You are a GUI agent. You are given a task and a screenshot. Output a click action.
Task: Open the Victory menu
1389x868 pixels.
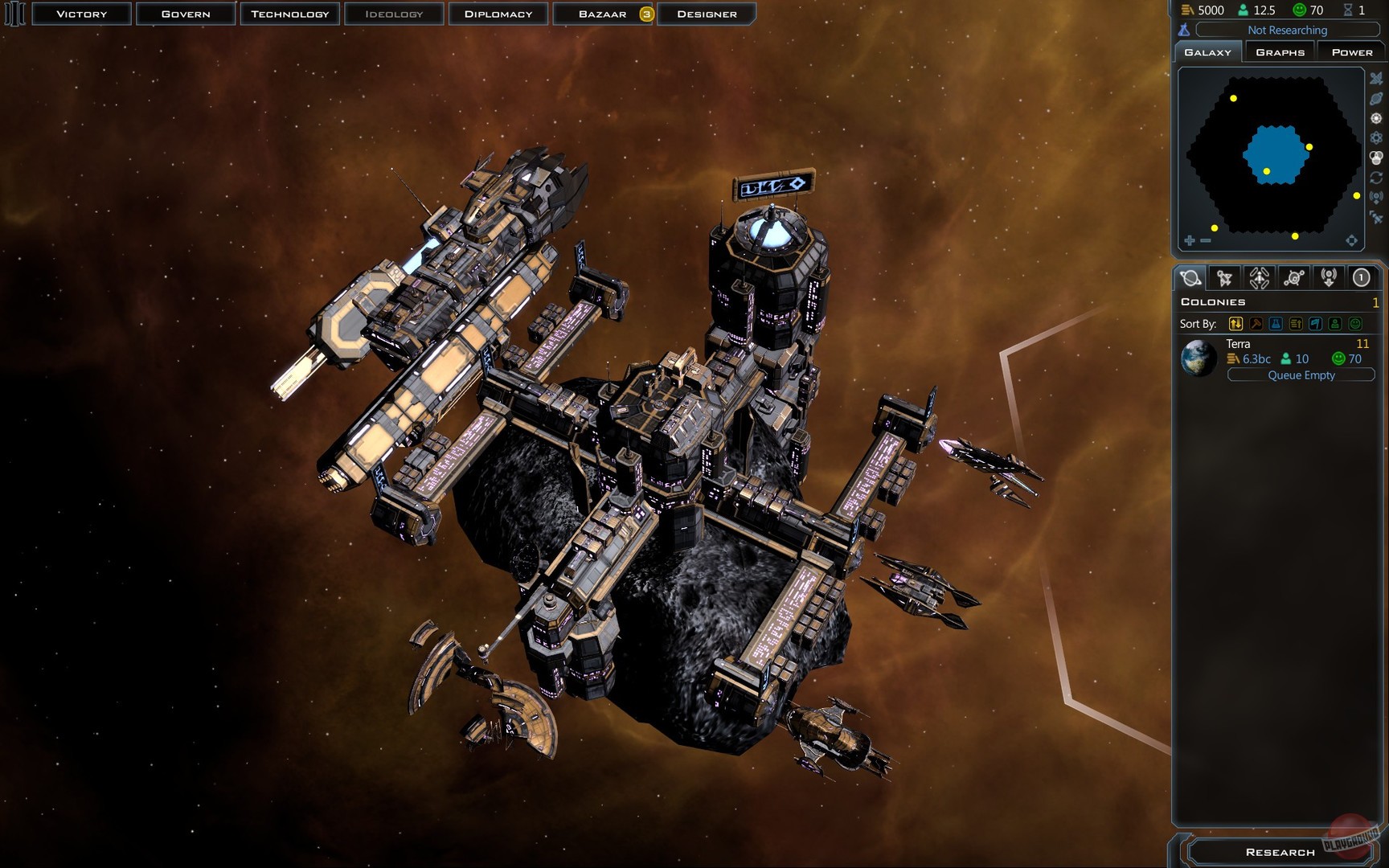(x=81, y=14)
